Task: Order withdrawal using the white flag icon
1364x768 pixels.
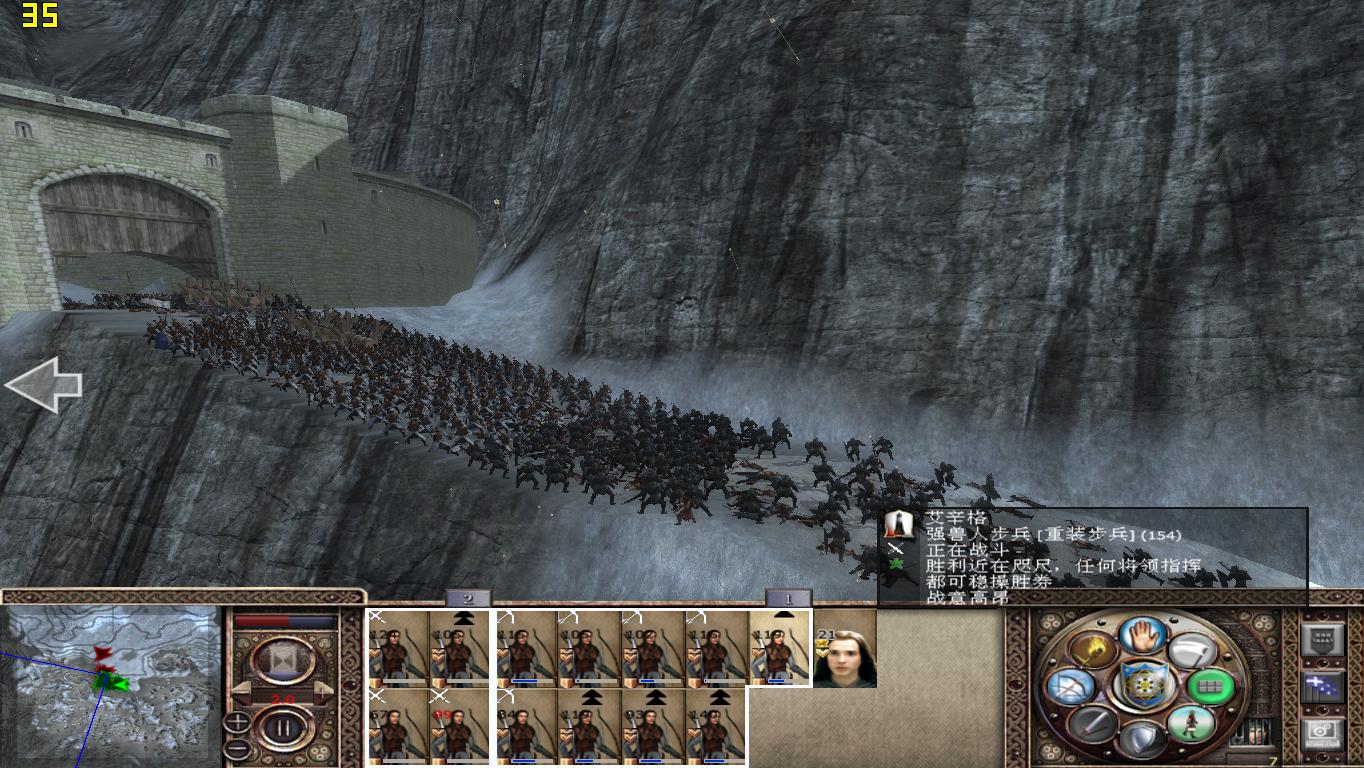Action: click(x=1190, y=651)
